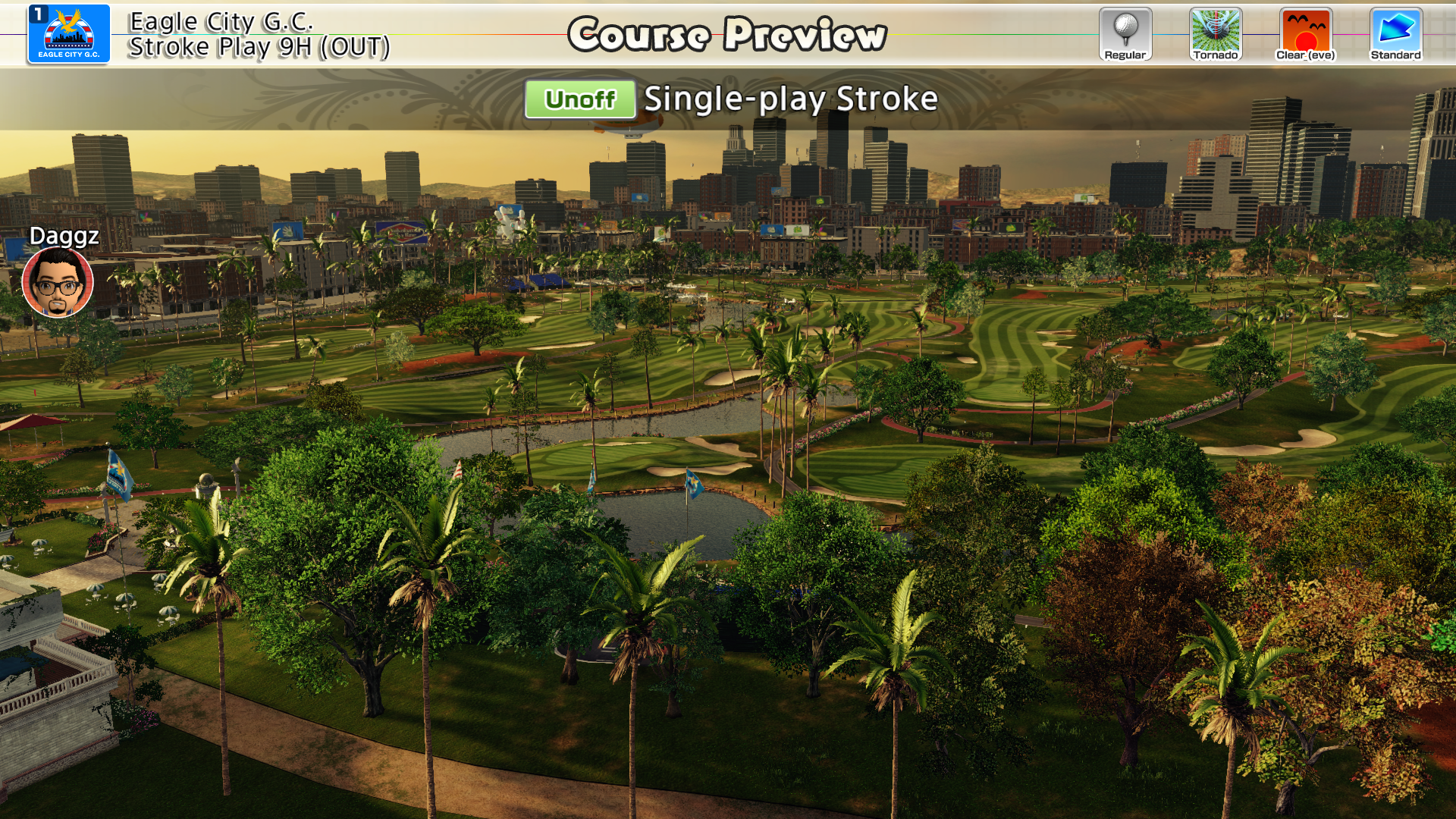Click the Eagle City G.C. course emblem

coord(69,34)
